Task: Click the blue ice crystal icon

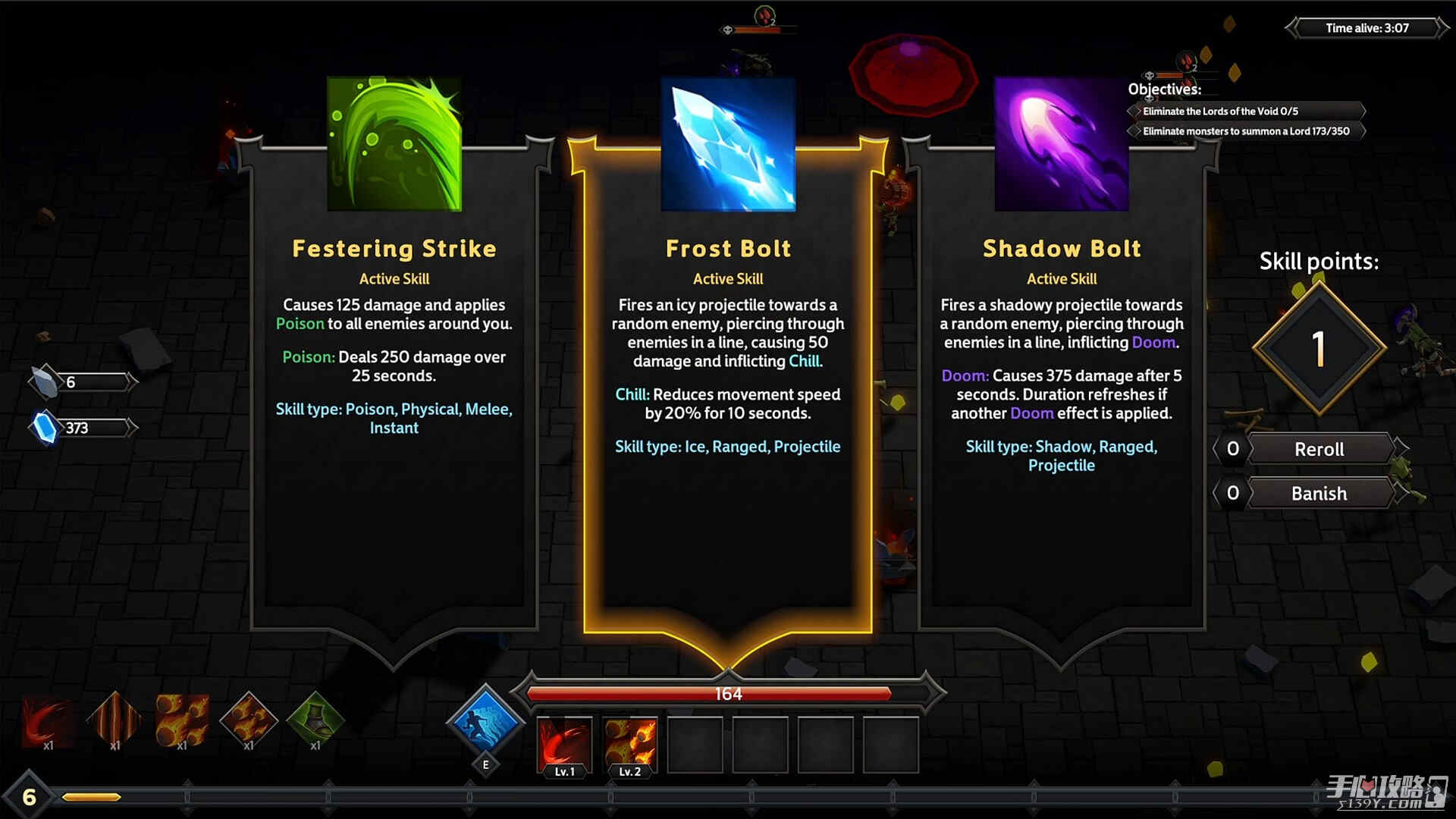Action: [x=727, y=143]
